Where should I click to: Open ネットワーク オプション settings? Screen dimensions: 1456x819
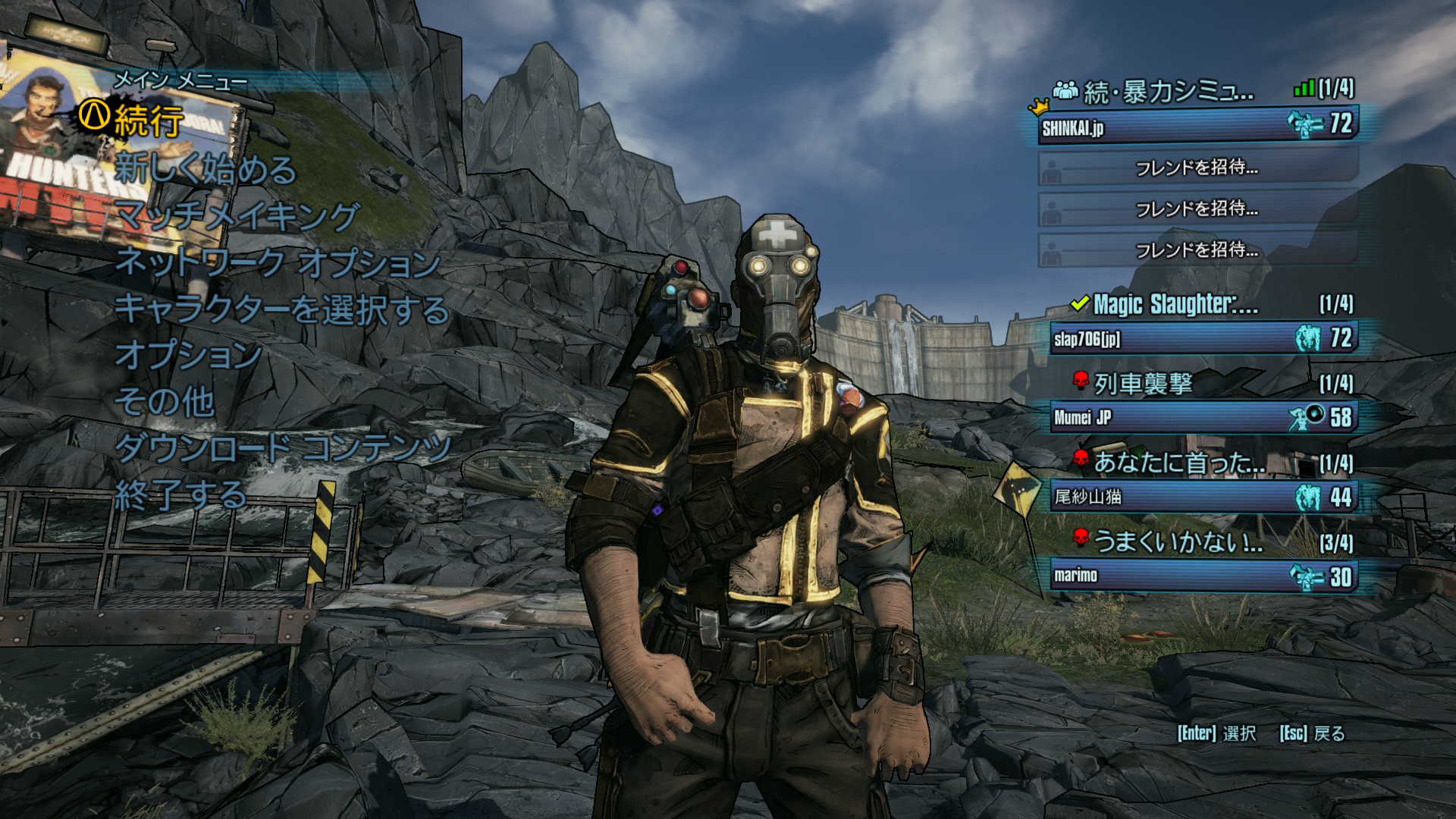pos(278,263)
